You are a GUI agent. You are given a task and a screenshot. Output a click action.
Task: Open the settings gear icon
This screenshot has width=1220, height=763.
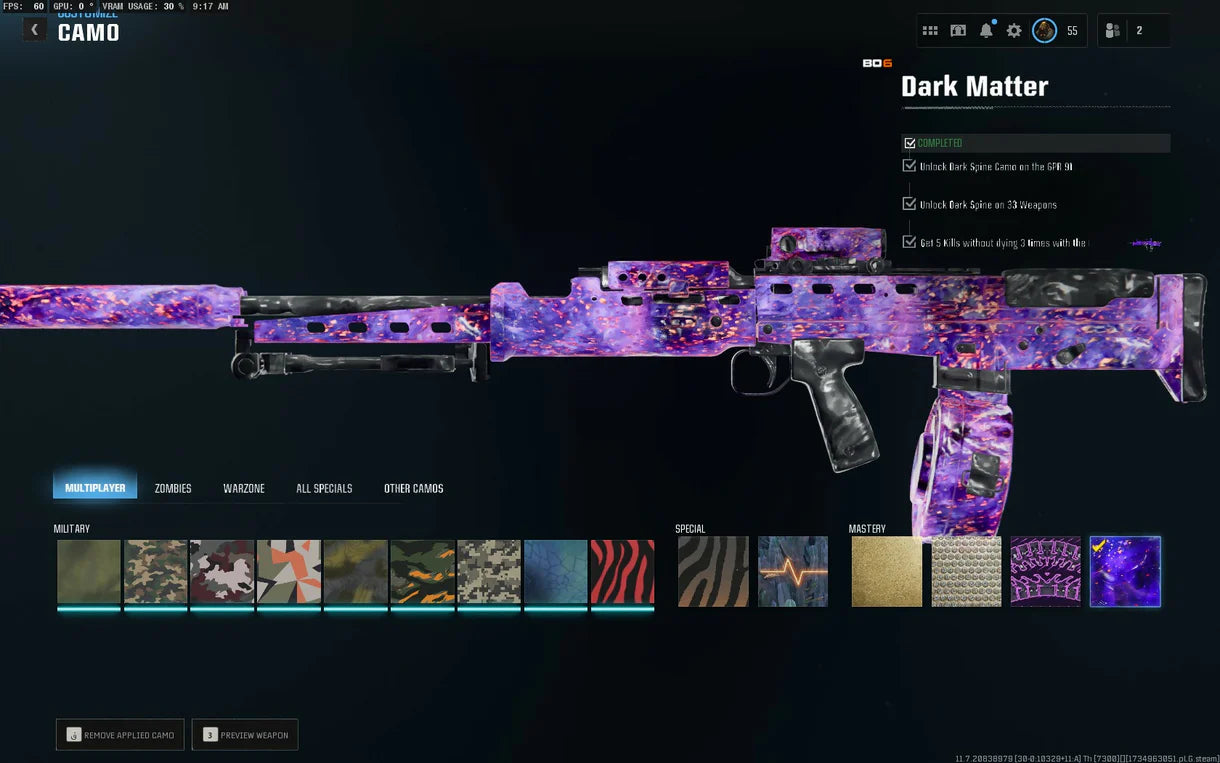[x=1014, y=31]
